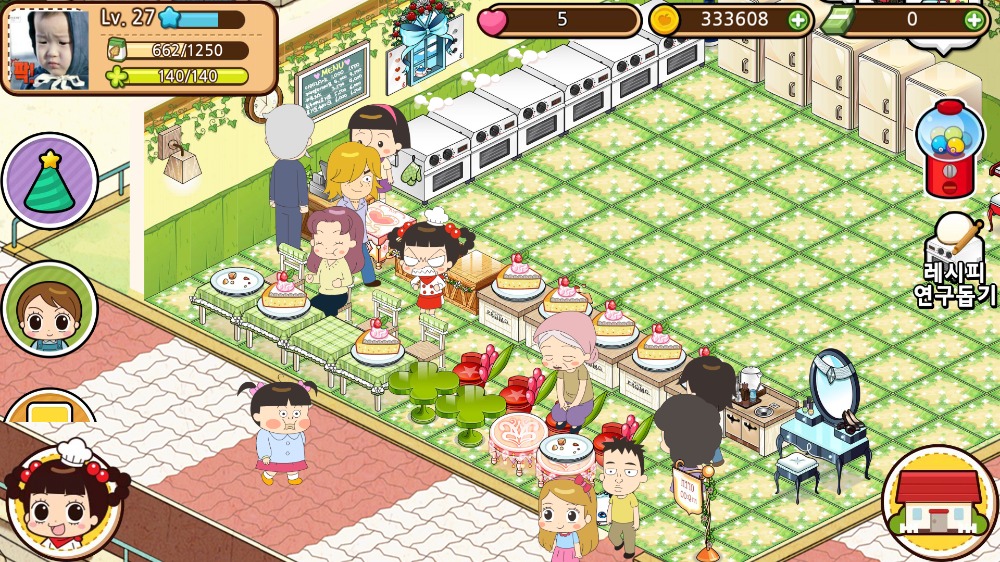Open the 레시피 연구돕기 recipe helper

955,260
